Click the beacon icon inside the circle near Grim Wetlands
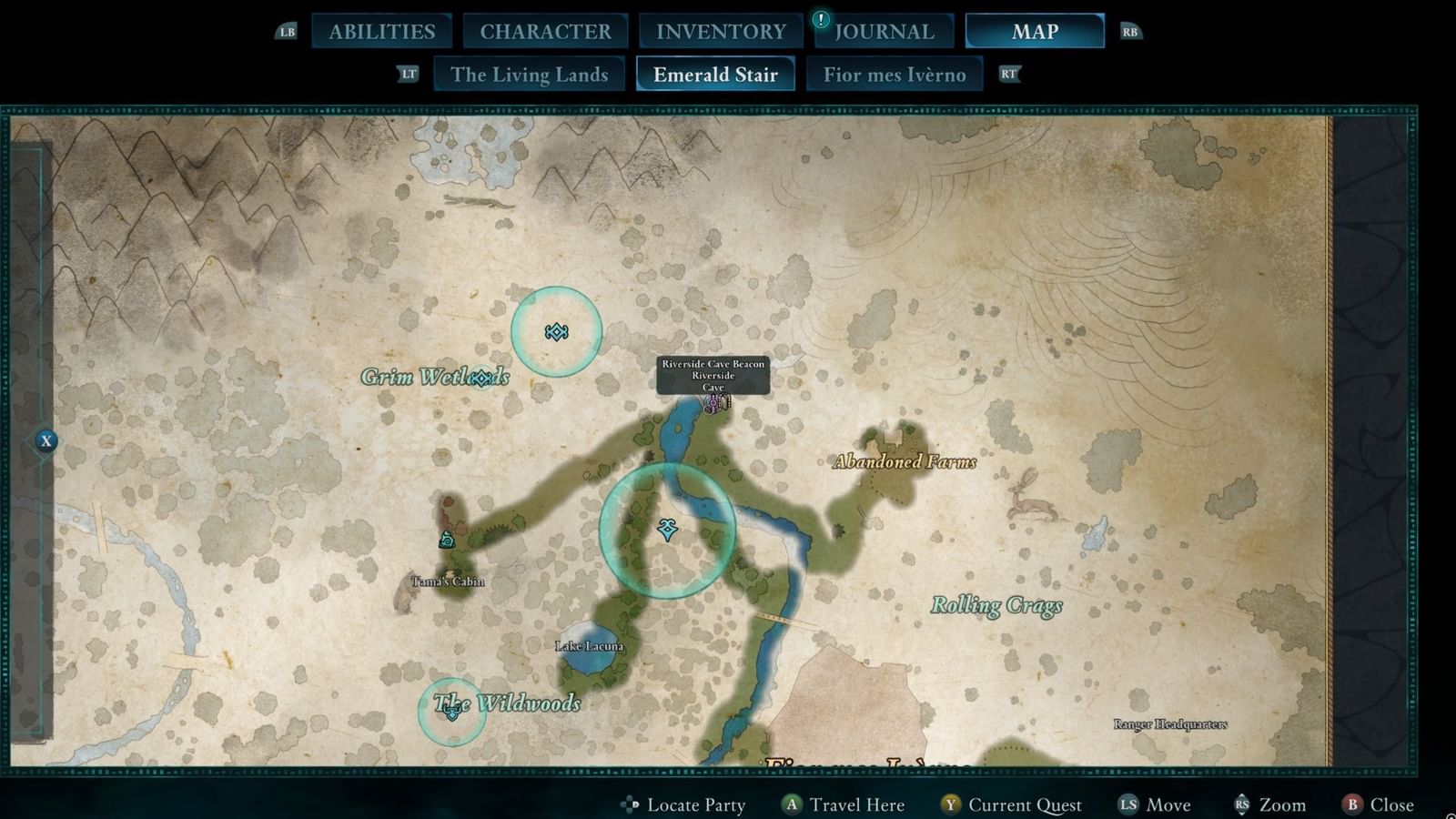The height and width of the screenshot is (819, 1456). 556,333
